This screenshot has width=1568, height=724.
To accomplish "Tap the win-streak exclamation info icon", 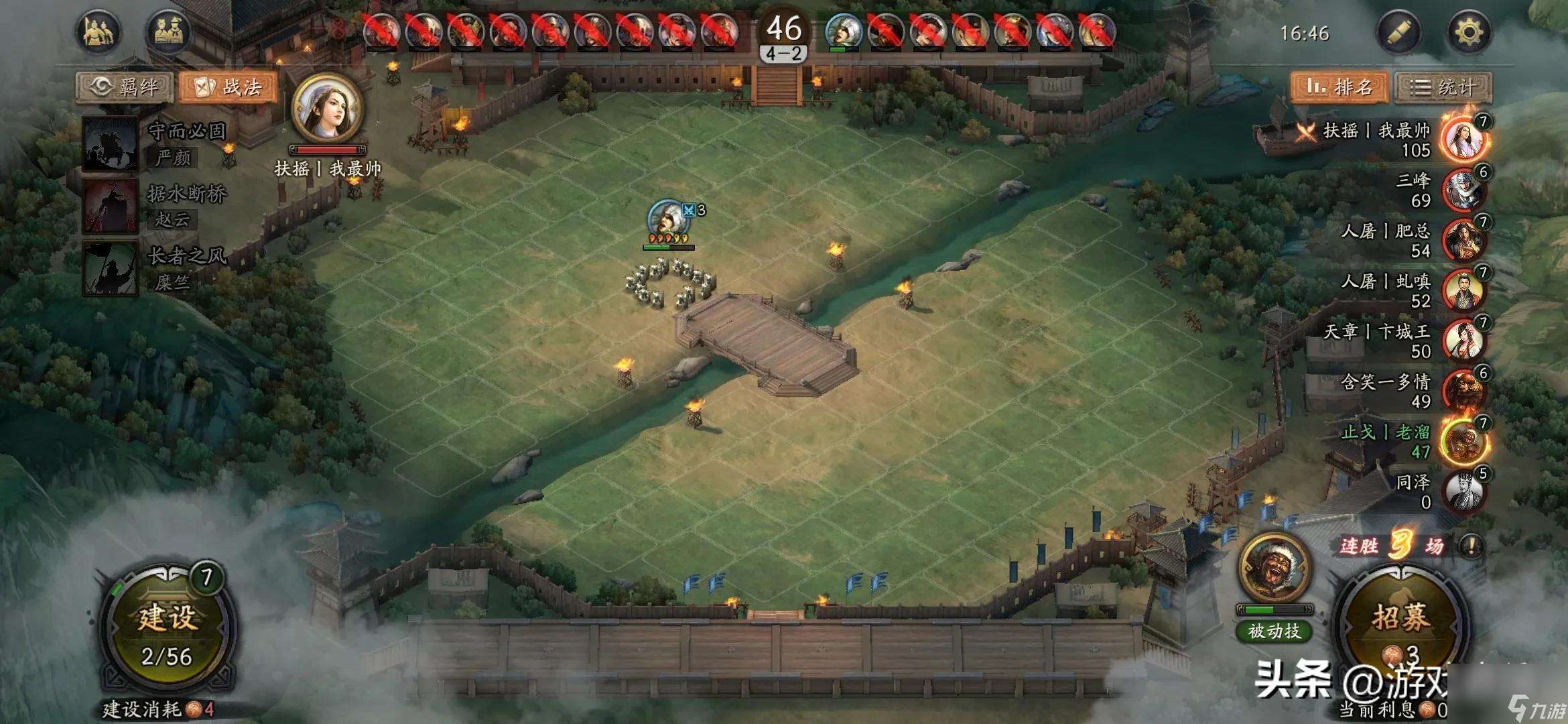I will click(x=1472, y=546).
